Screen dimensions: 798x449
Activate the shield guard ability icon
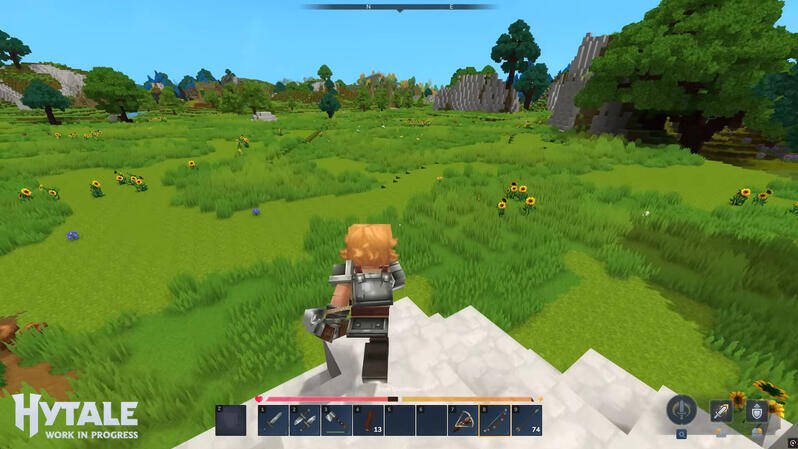click(757, 411)
